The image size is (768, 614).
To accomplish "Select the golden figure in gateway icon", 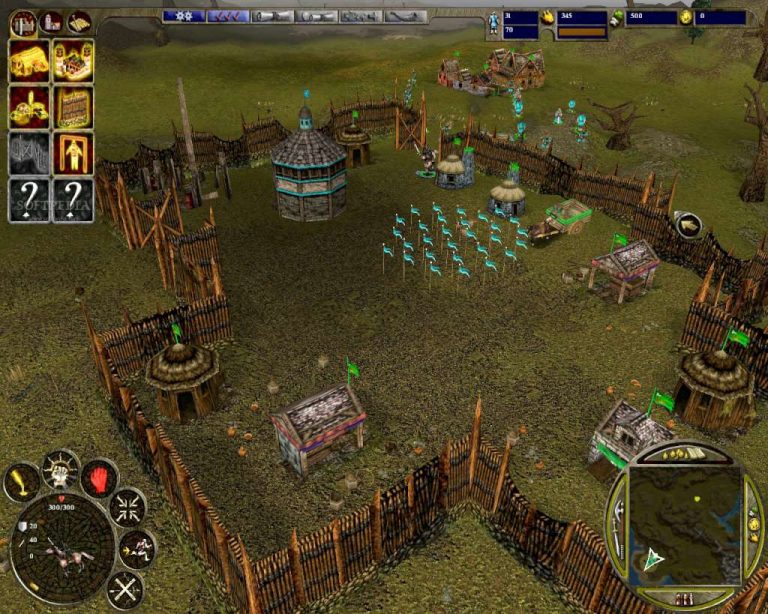I will pyautogui.click(x=73, y=153).
